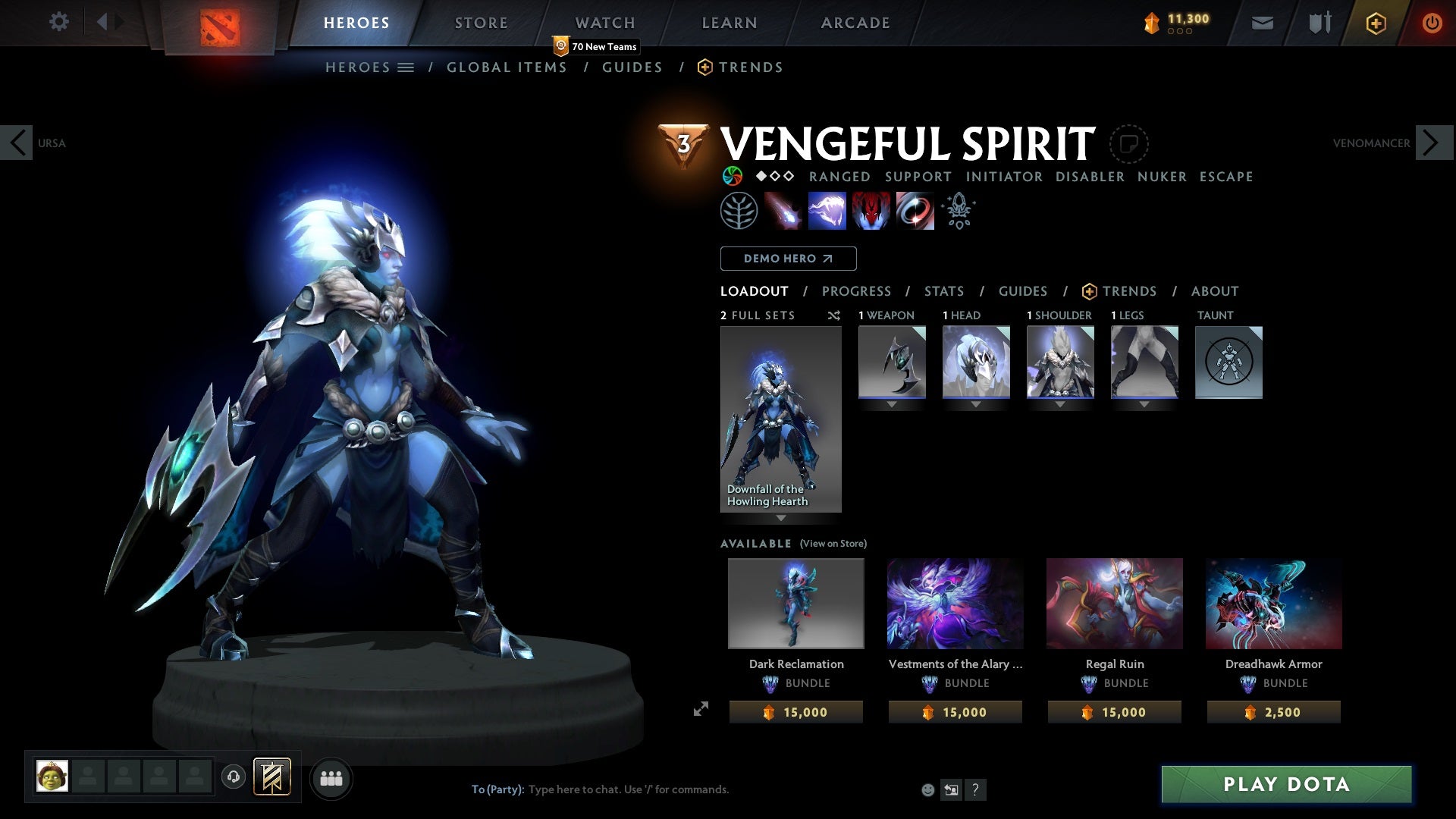The height and width of the screenshot is (819, 1456).
Task: Open the ARCADE menu item
Action: pyautogui.click(x=855, y=22)
